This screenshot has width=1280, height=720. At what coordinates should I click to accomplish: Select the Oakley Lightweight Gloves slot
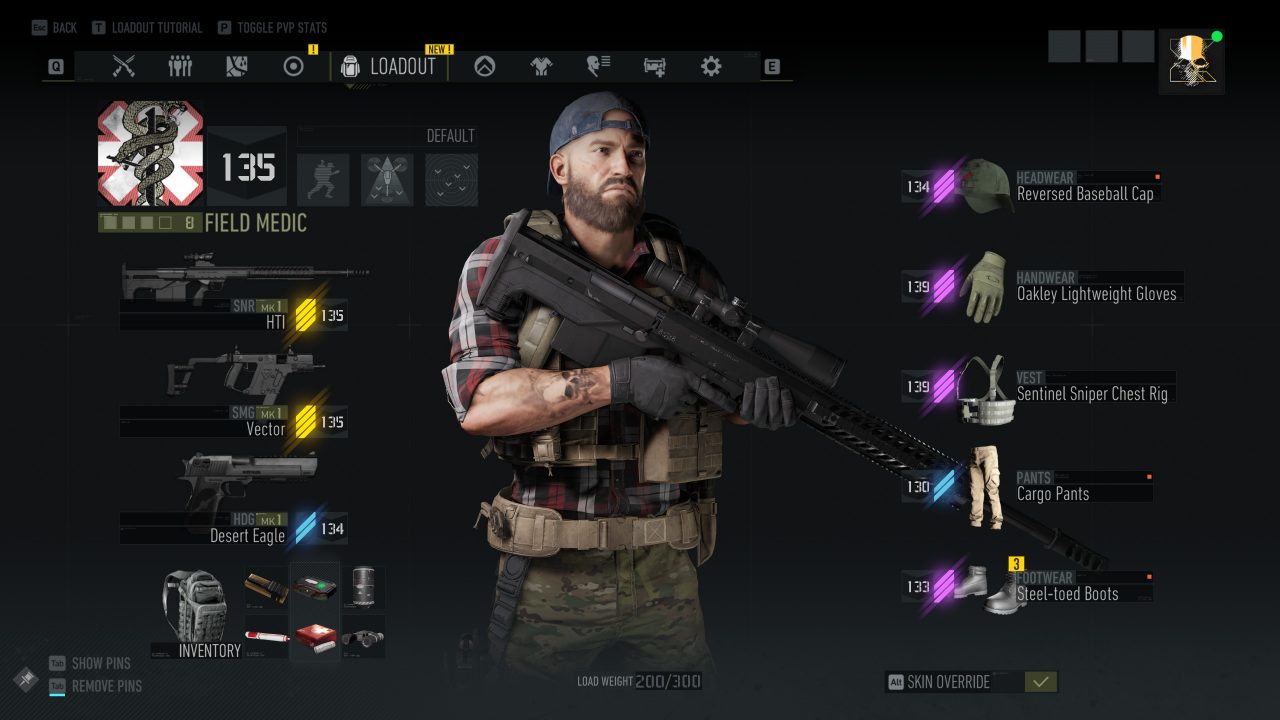tap(1040, 286)
